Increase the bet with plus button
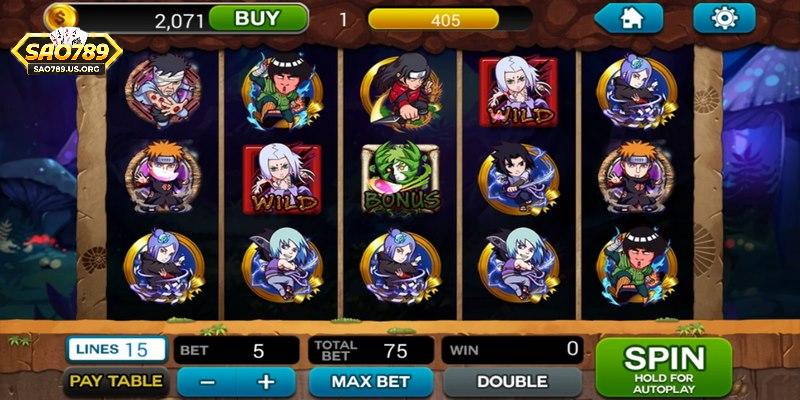Viewport: 800px width, 400px height. (265, 382)
